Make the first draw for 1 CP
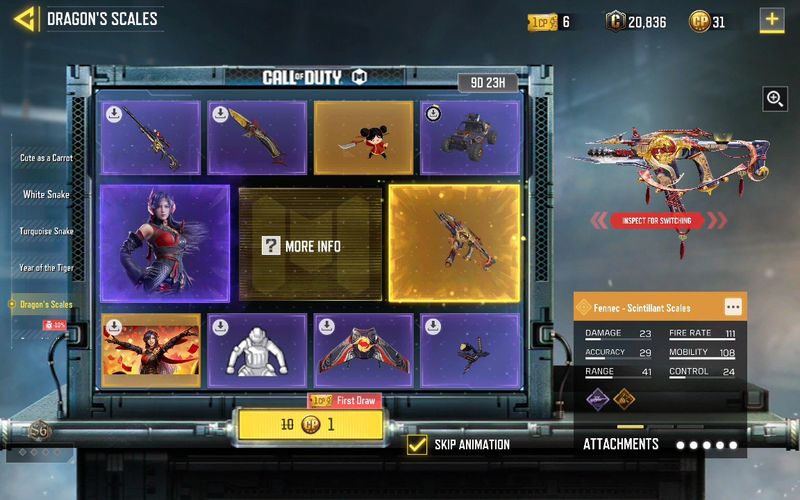The image size is (800, 500). (x=309, y=424)
